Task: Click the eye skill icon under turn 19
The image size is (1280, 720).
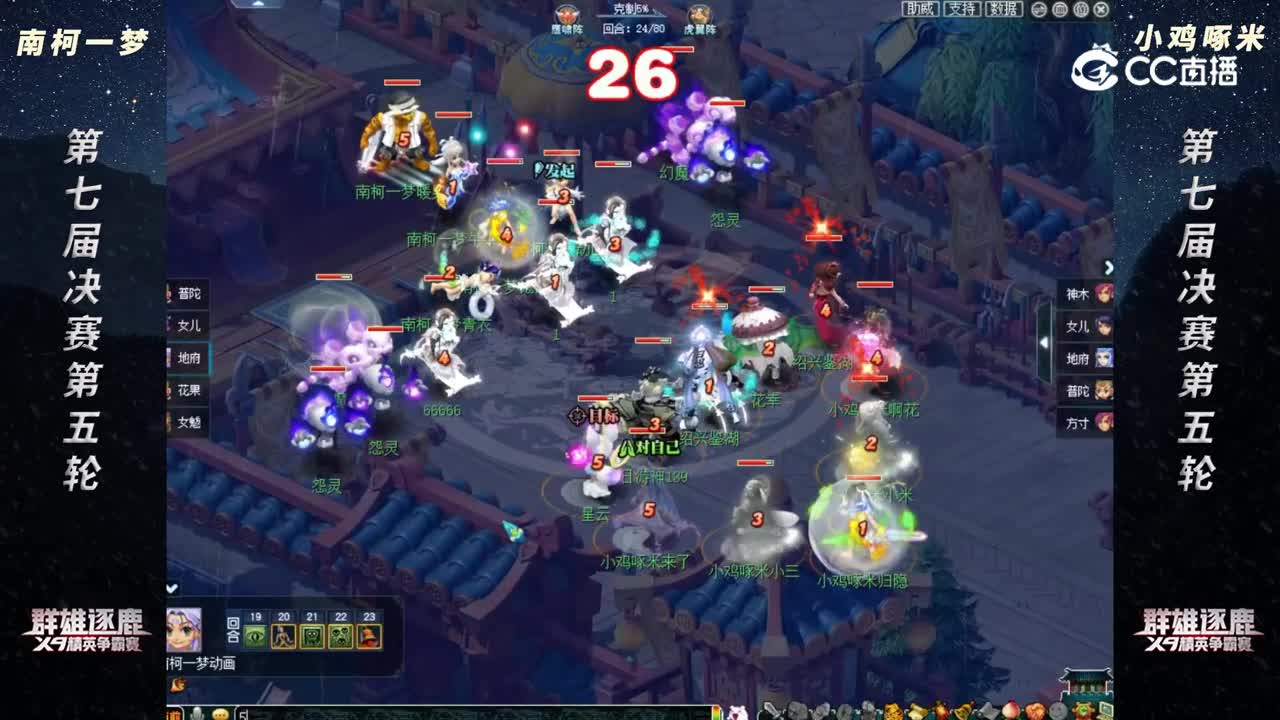Action: click(x=254, y=637)
